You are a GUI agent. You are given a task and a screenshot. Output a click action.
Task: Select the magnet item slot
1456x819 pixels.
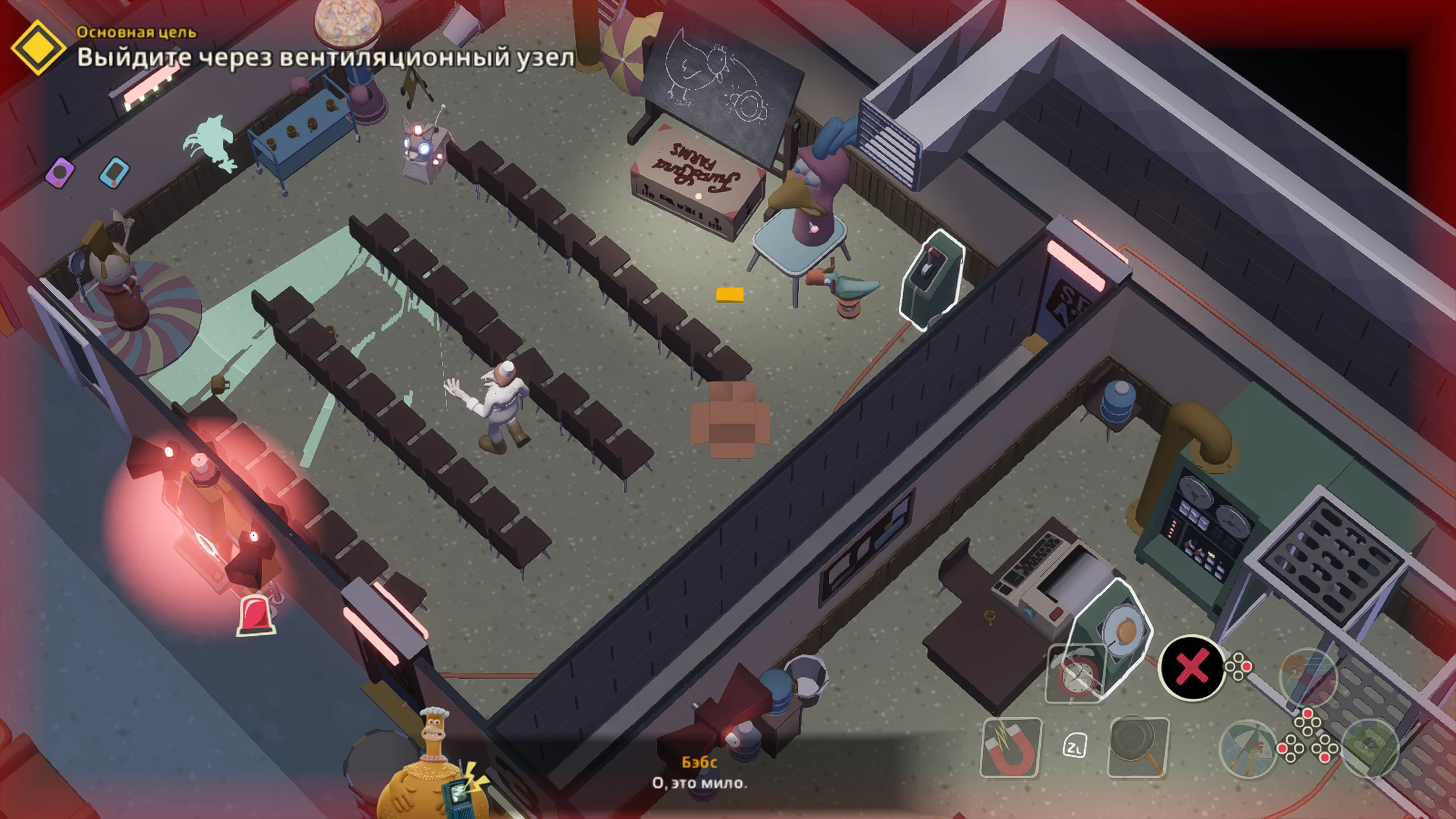click(x=1011, y=747)
